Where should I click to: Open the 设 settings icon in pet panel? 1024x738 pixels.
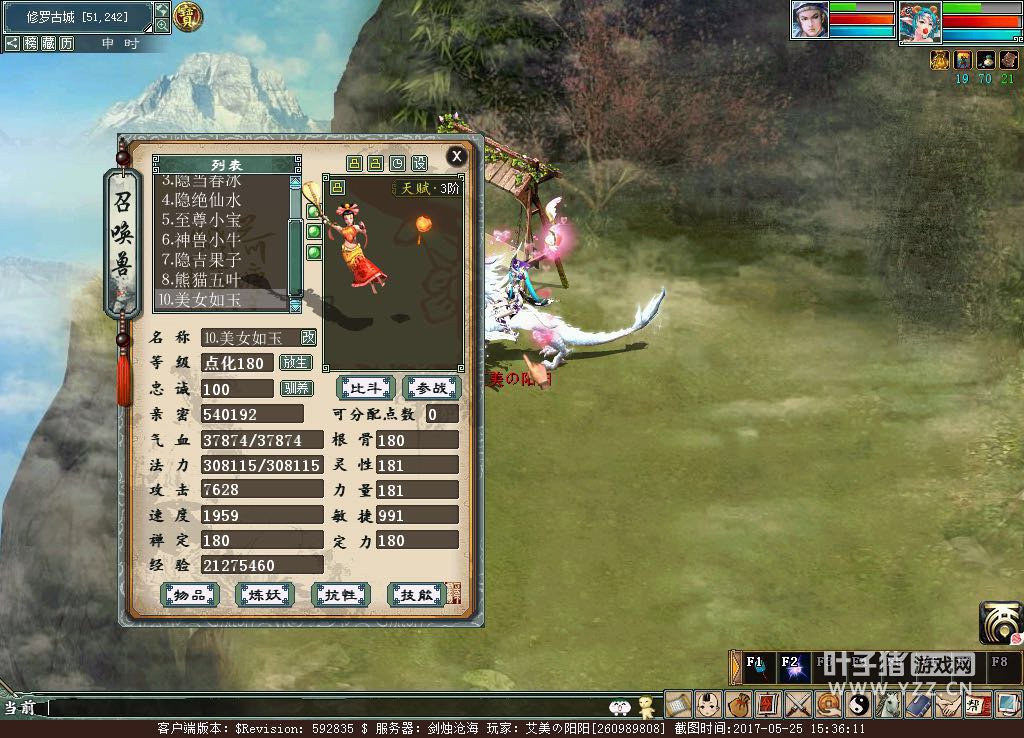click(x=419, y=163)
